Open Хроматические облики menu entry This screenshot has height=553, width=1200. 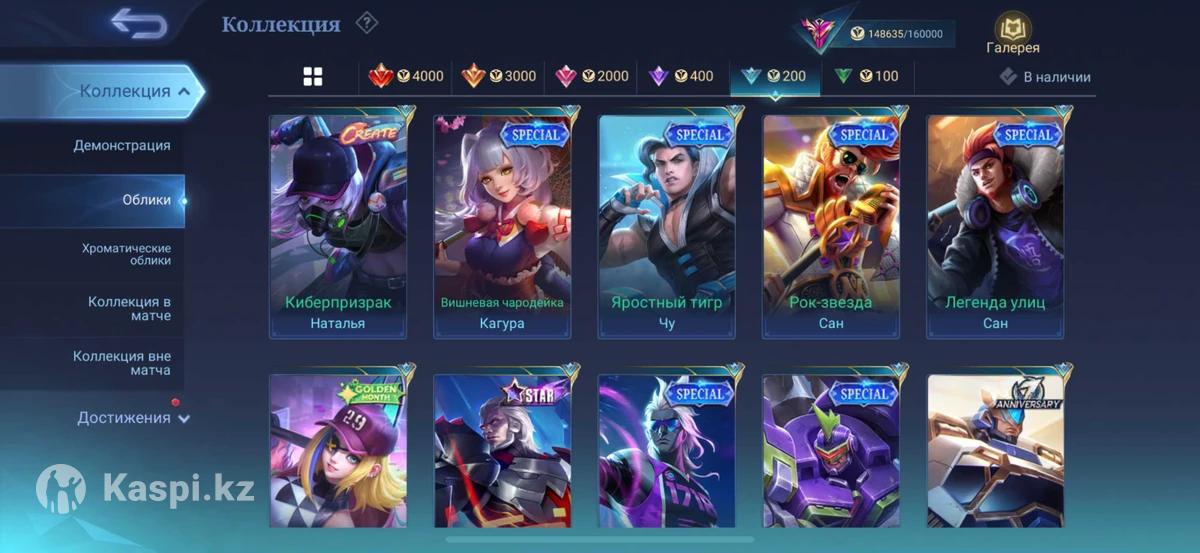tap(126, 254)
